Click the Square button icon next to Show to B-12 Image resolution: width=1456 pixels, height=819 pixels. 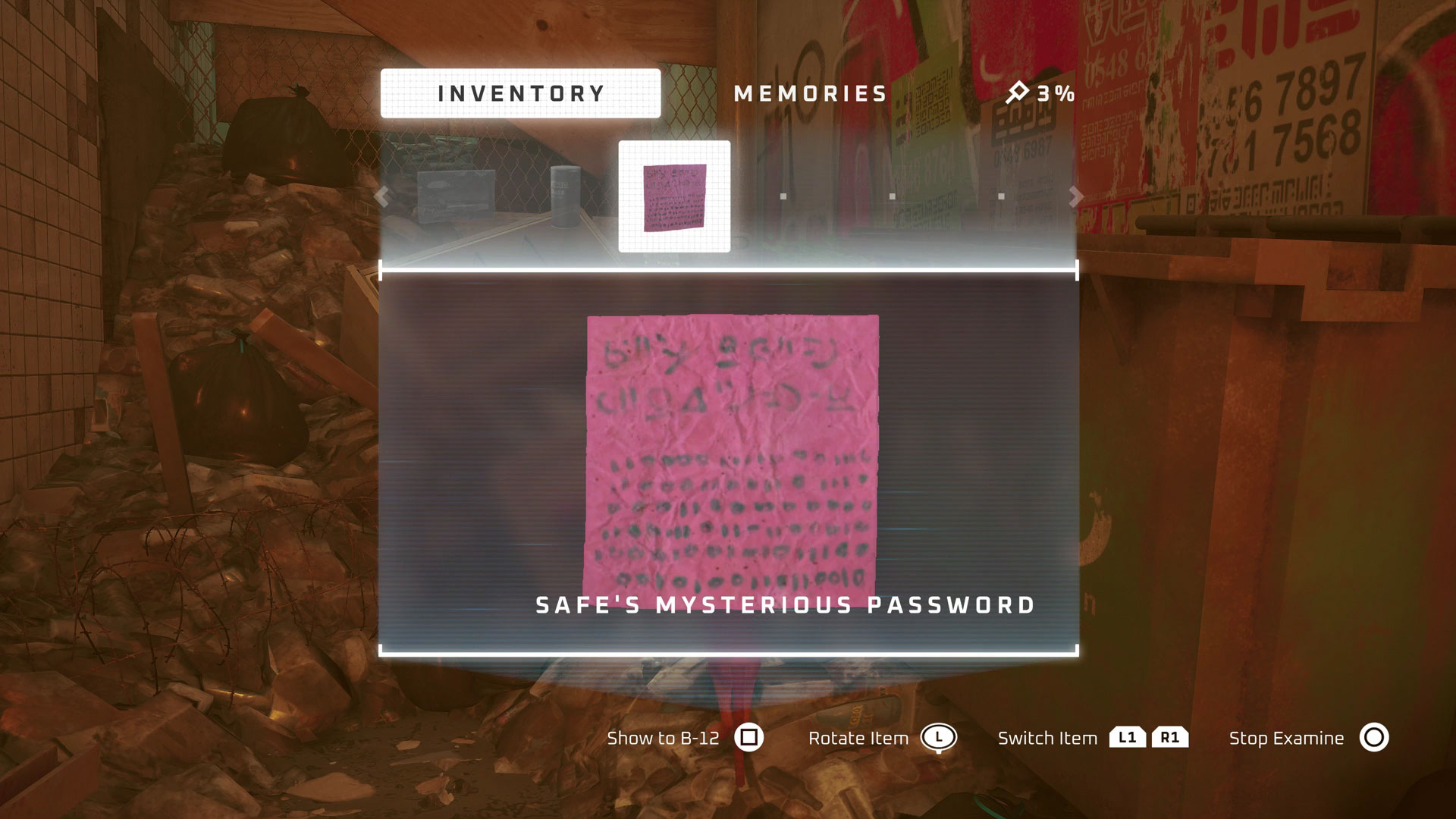749,738
